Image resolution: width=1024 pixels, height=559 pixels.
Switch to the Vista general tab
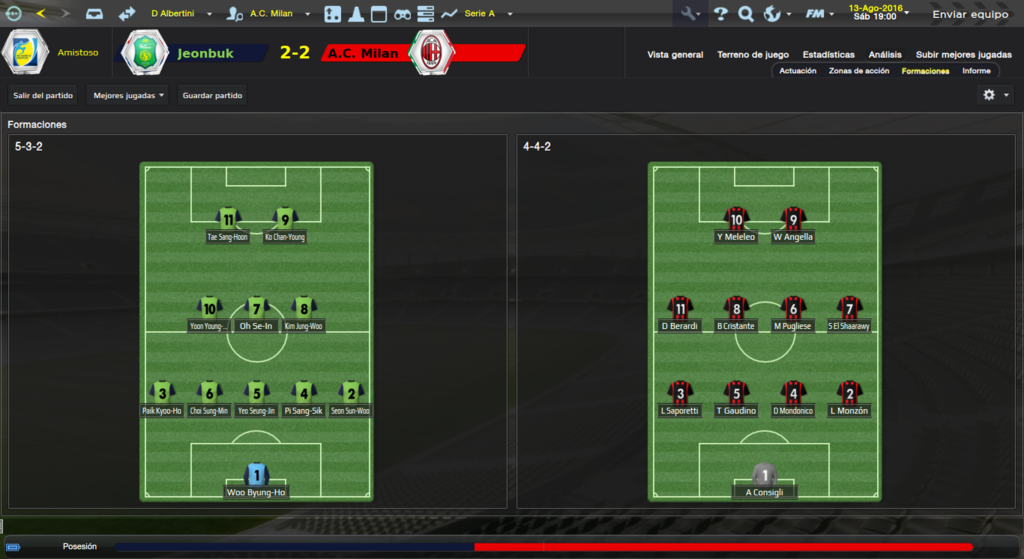click(675, 55)
